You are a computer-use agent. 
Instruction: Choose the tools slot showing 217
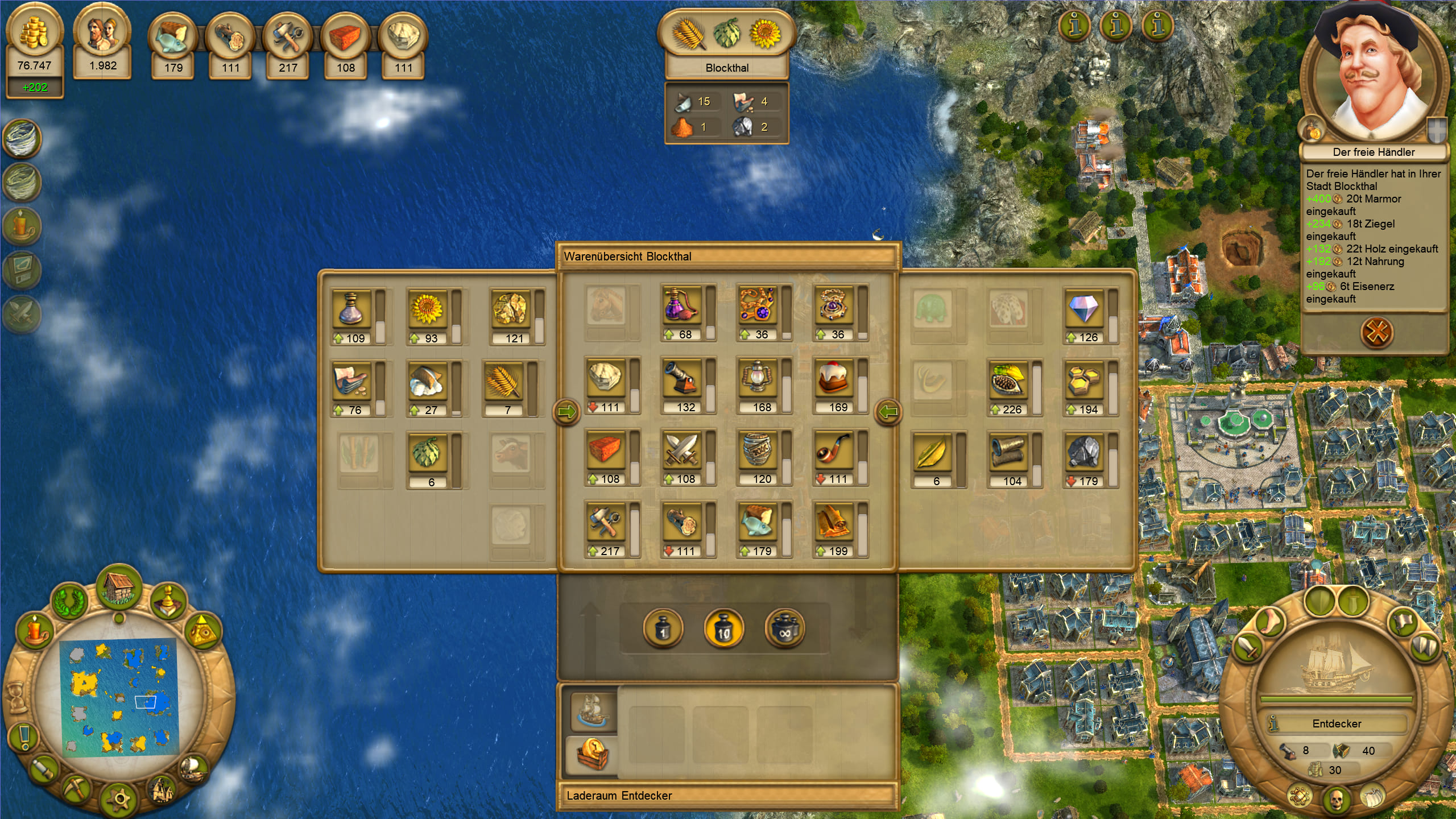click(x=605, y=523)
